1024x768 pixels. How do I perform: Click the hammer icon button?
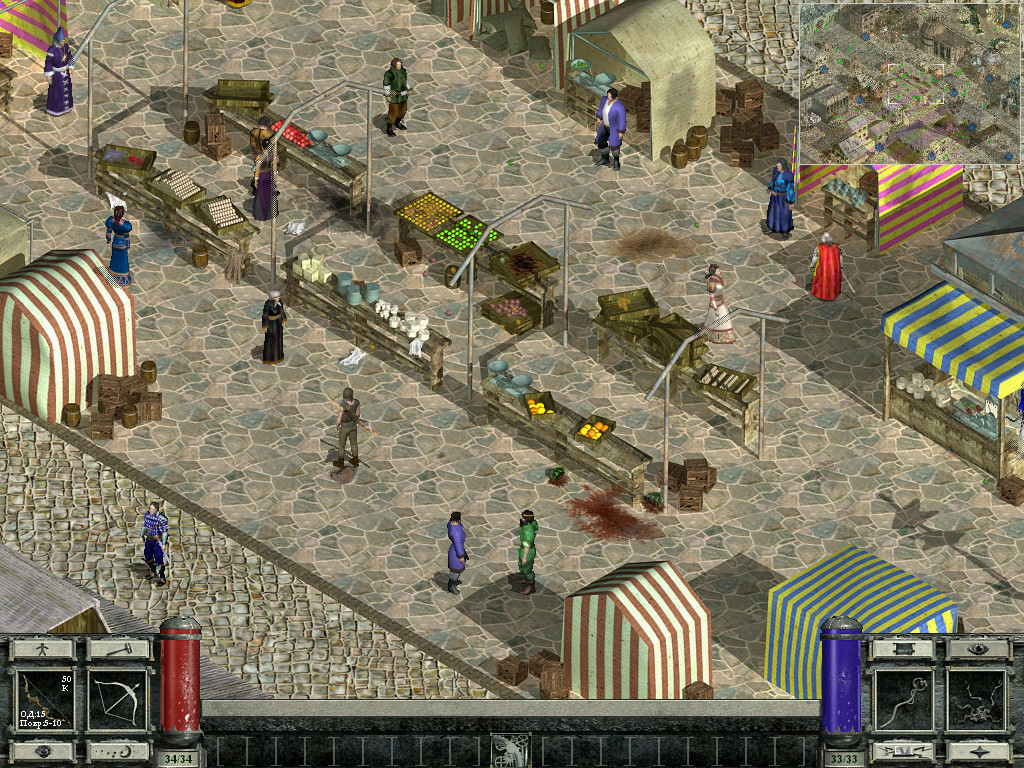pyautogui.click(x=118, y=649)
